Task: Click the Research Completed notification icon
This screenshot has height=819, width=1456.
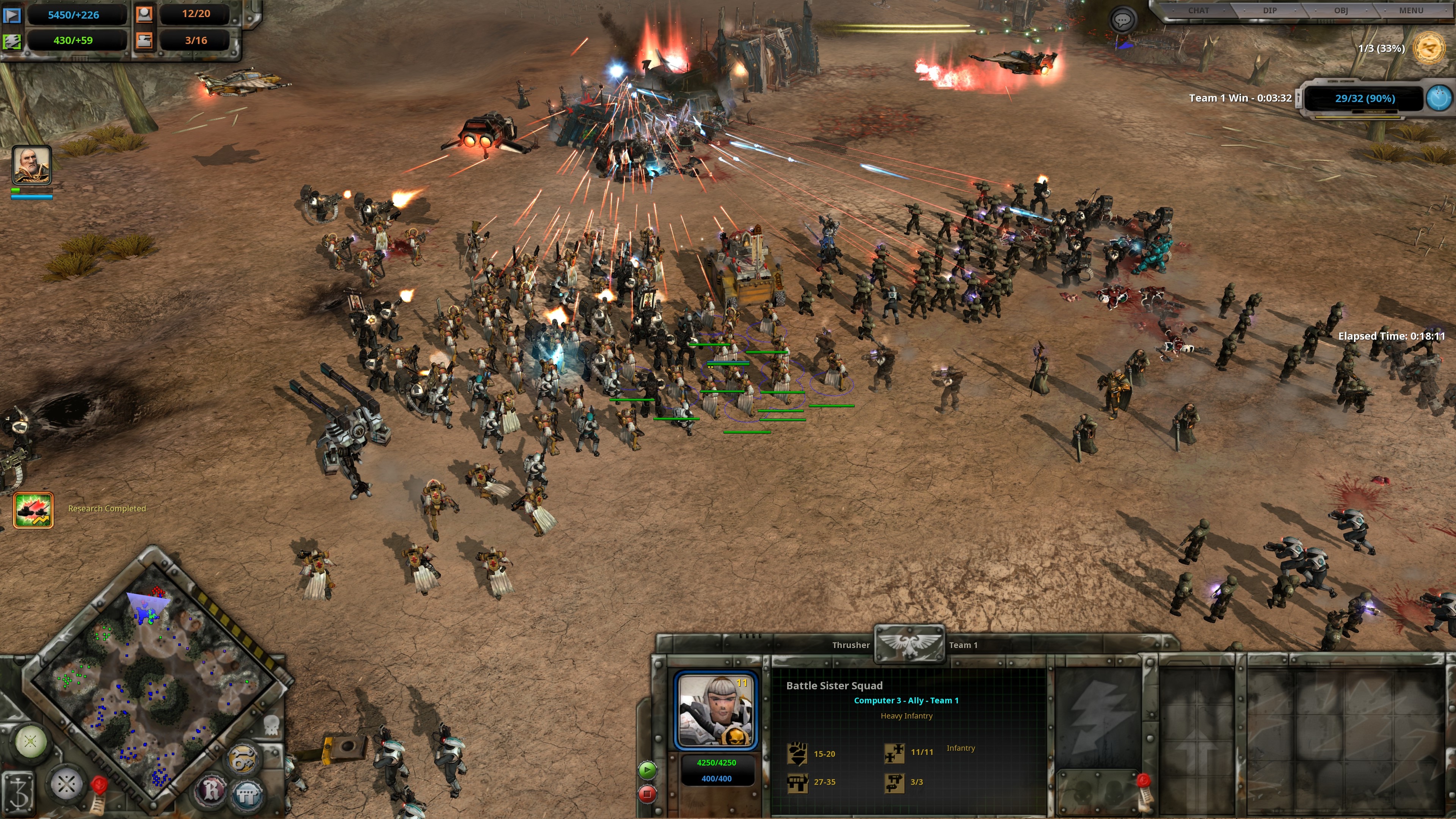Action: 33,510
